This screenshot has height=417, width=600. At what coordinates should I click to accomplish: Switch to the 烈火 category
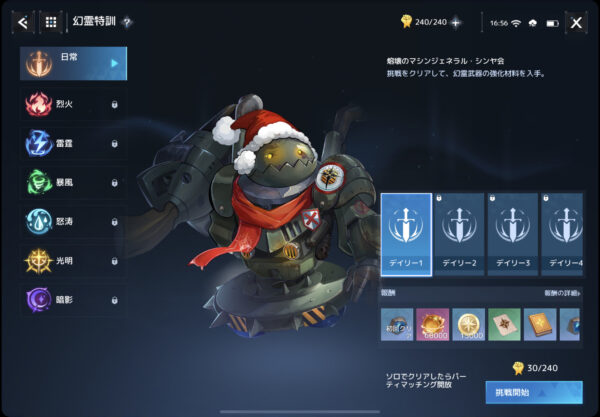pyautogui.click(x=74, y=103)
